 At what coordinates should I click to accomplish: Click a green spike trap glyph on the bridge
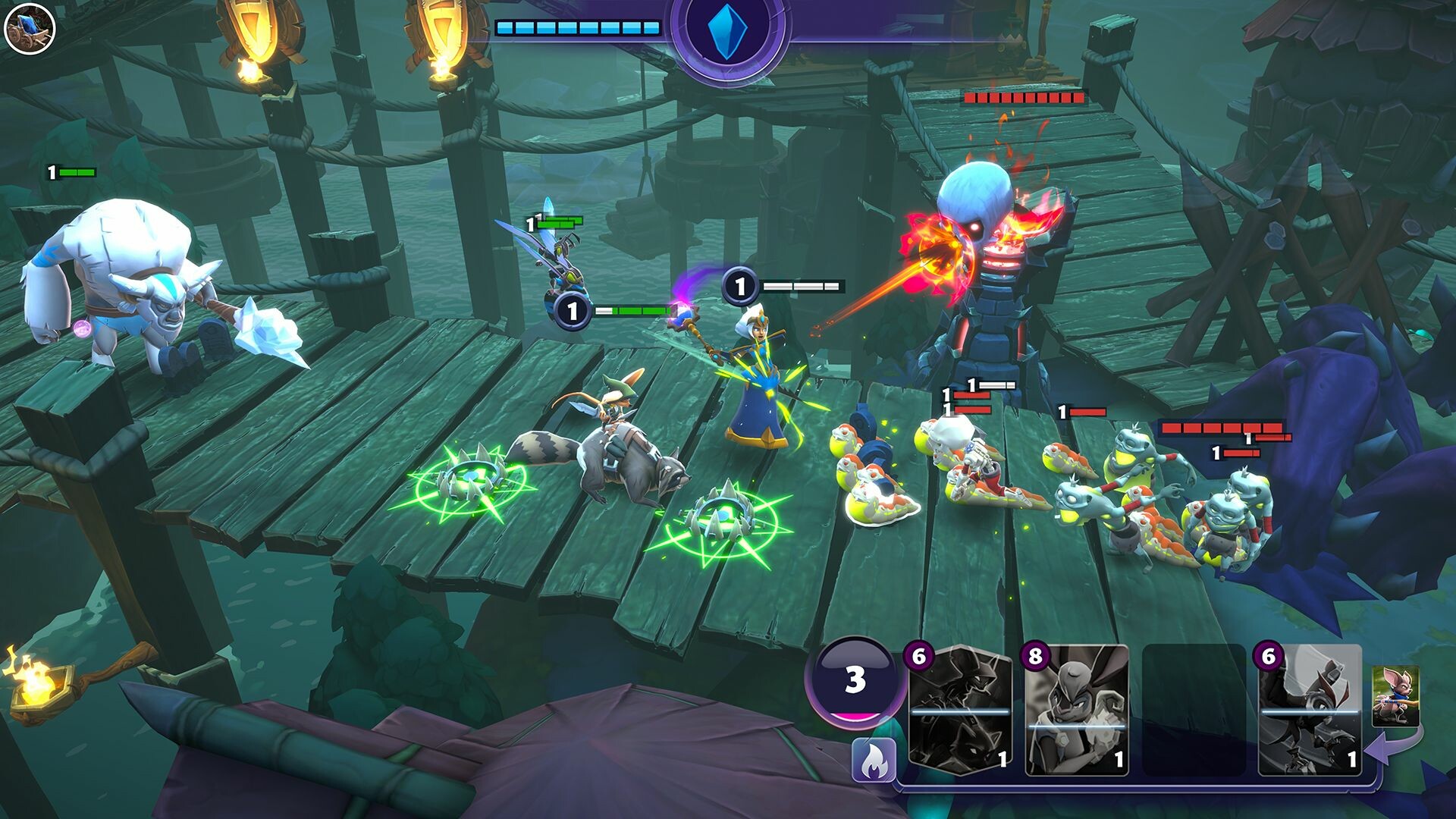[470, 478]
